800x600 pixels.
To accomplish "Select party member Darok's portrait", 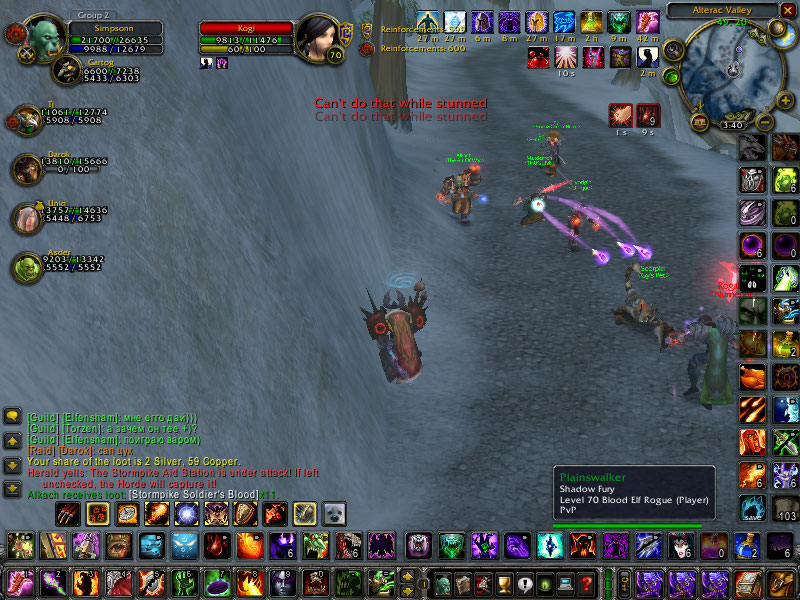I will click(27, 169).
